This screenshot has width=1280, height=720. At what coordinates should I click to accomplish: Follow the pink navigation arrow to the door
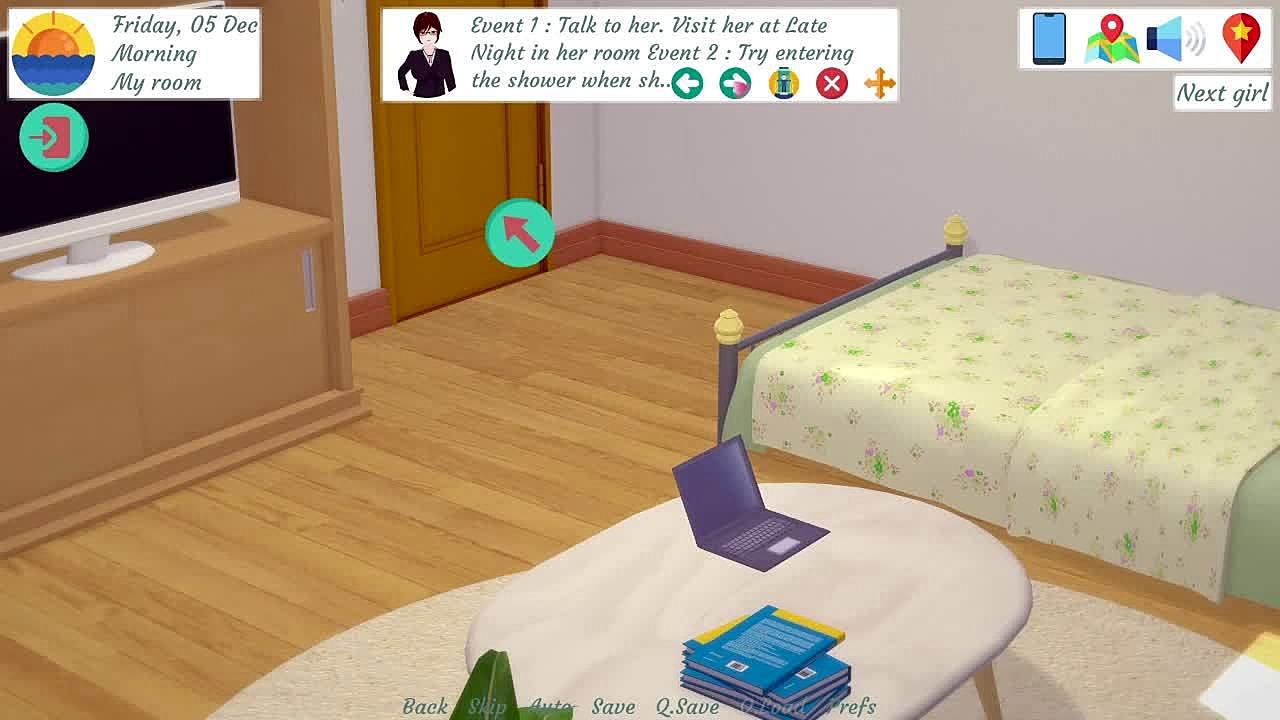click(519, 233)
